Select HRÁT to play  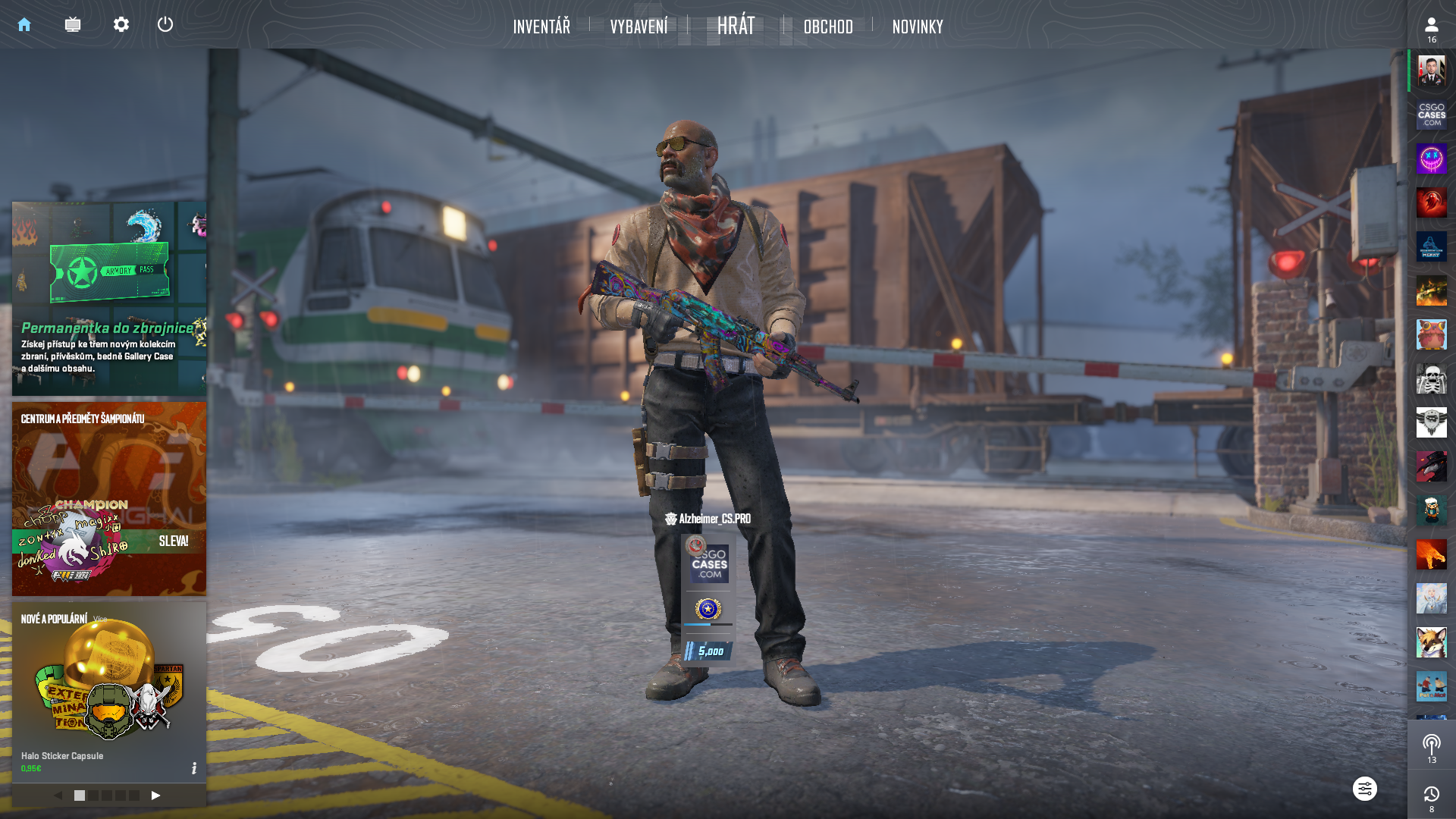[736, 26]
